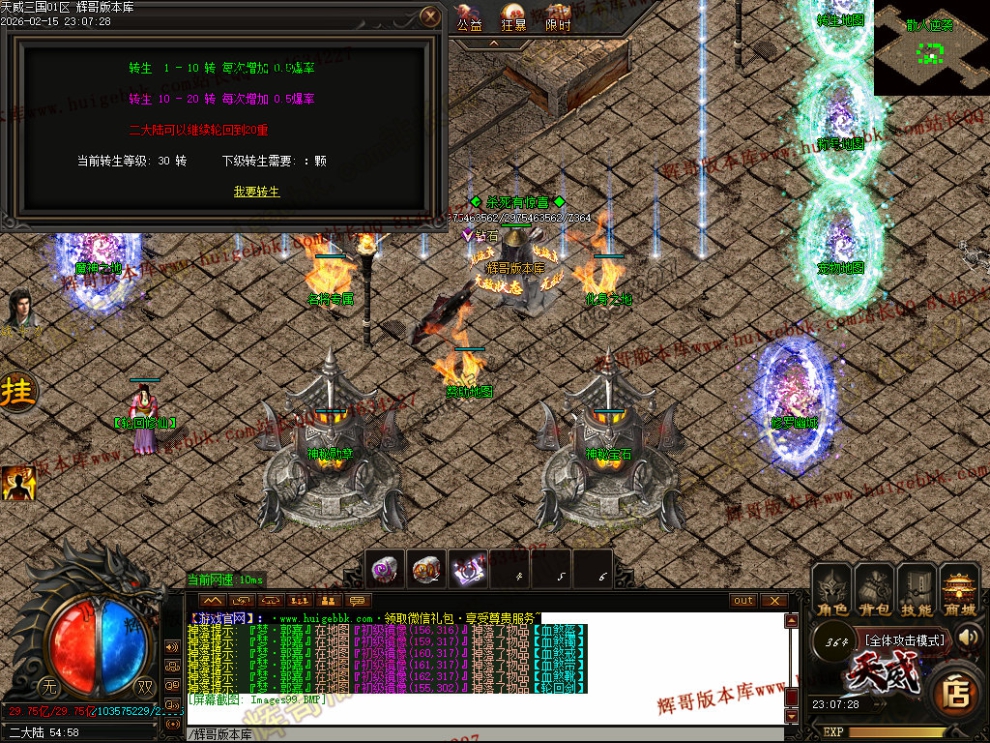This screenshot has width=990, height=743.
Task: Open the 限时 limited-time icon
Action: click(558, 19)
